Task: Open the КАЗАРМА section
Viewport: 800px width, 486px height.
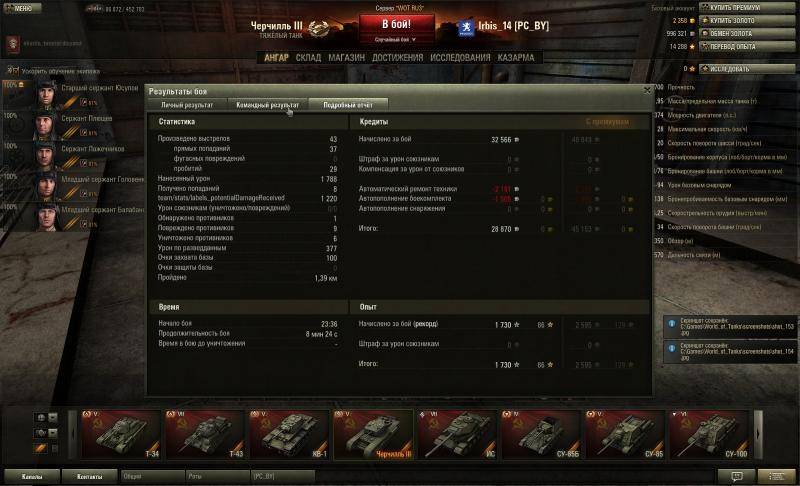Action: click(516, 58)
